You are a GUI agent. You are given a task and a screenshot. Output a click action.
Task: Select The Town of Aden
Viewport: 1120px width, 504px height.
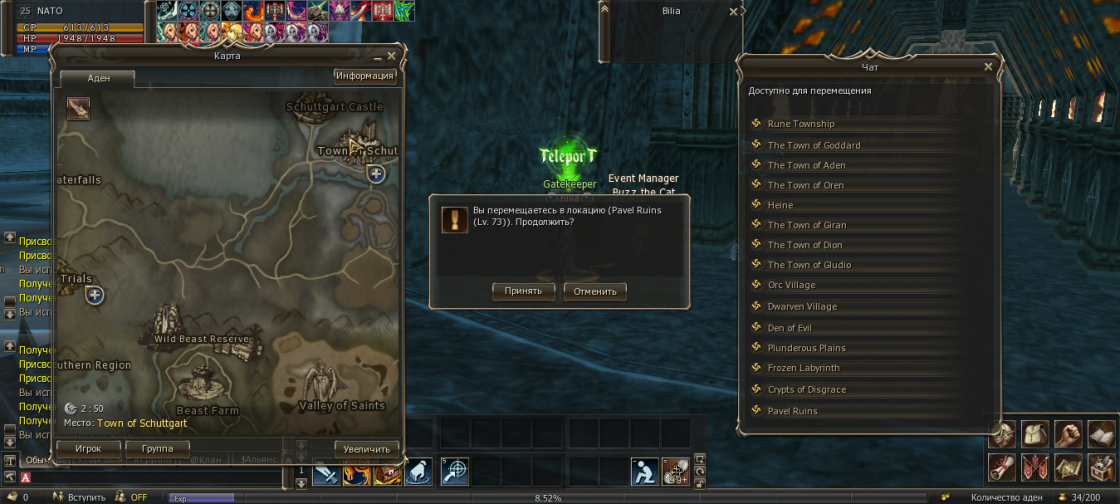coord(806,165)
